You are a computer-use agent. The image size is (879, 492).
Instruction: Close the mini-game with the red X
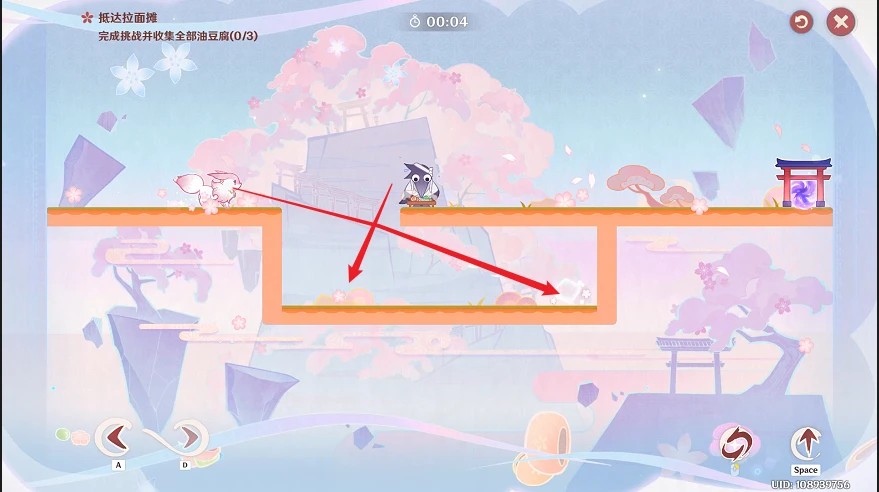[841, 22]
